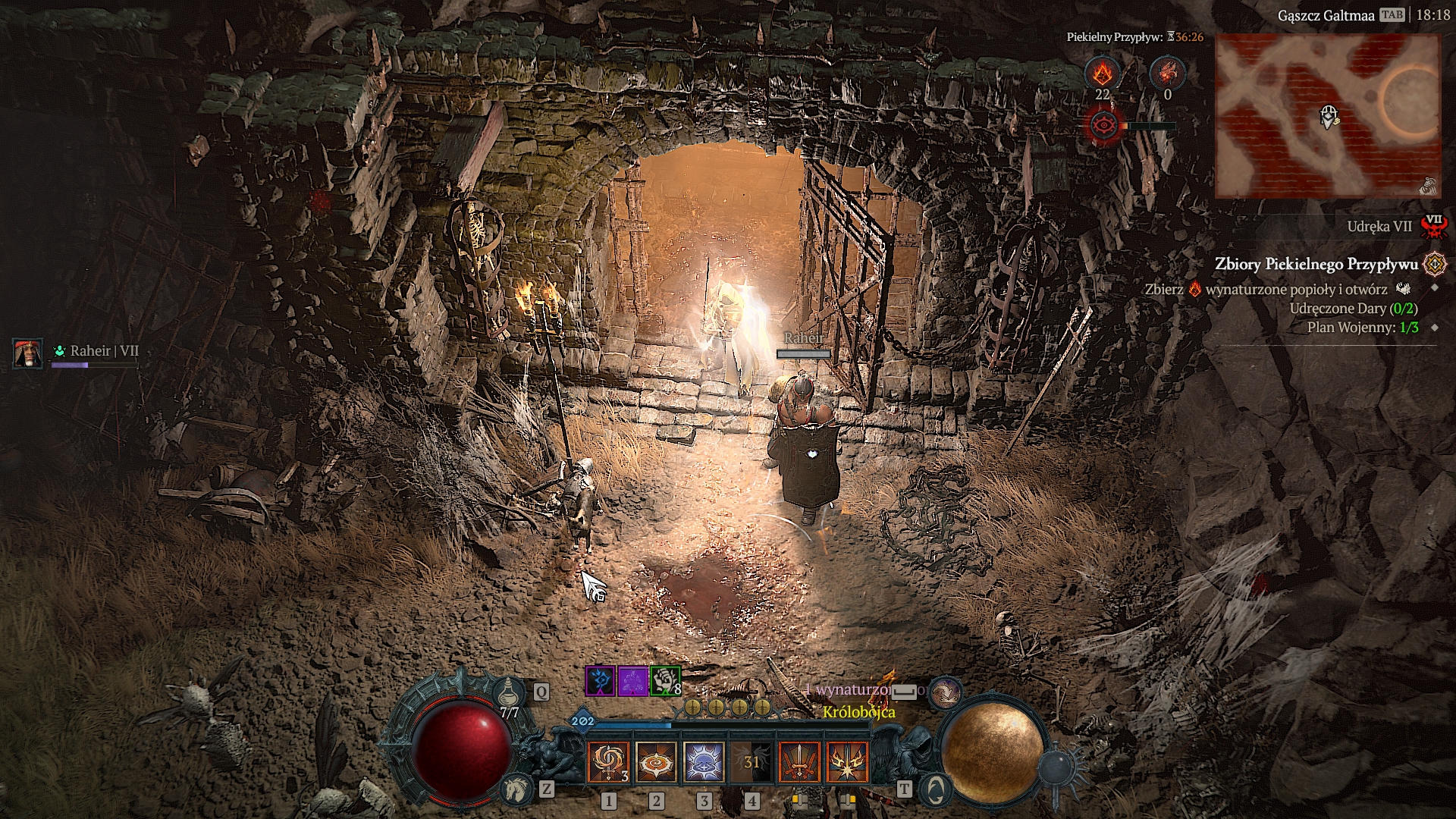Click the aberrant cinders counter icon
The width and height of the screenshot is (1456, 819).
(x=1102, y=74)
